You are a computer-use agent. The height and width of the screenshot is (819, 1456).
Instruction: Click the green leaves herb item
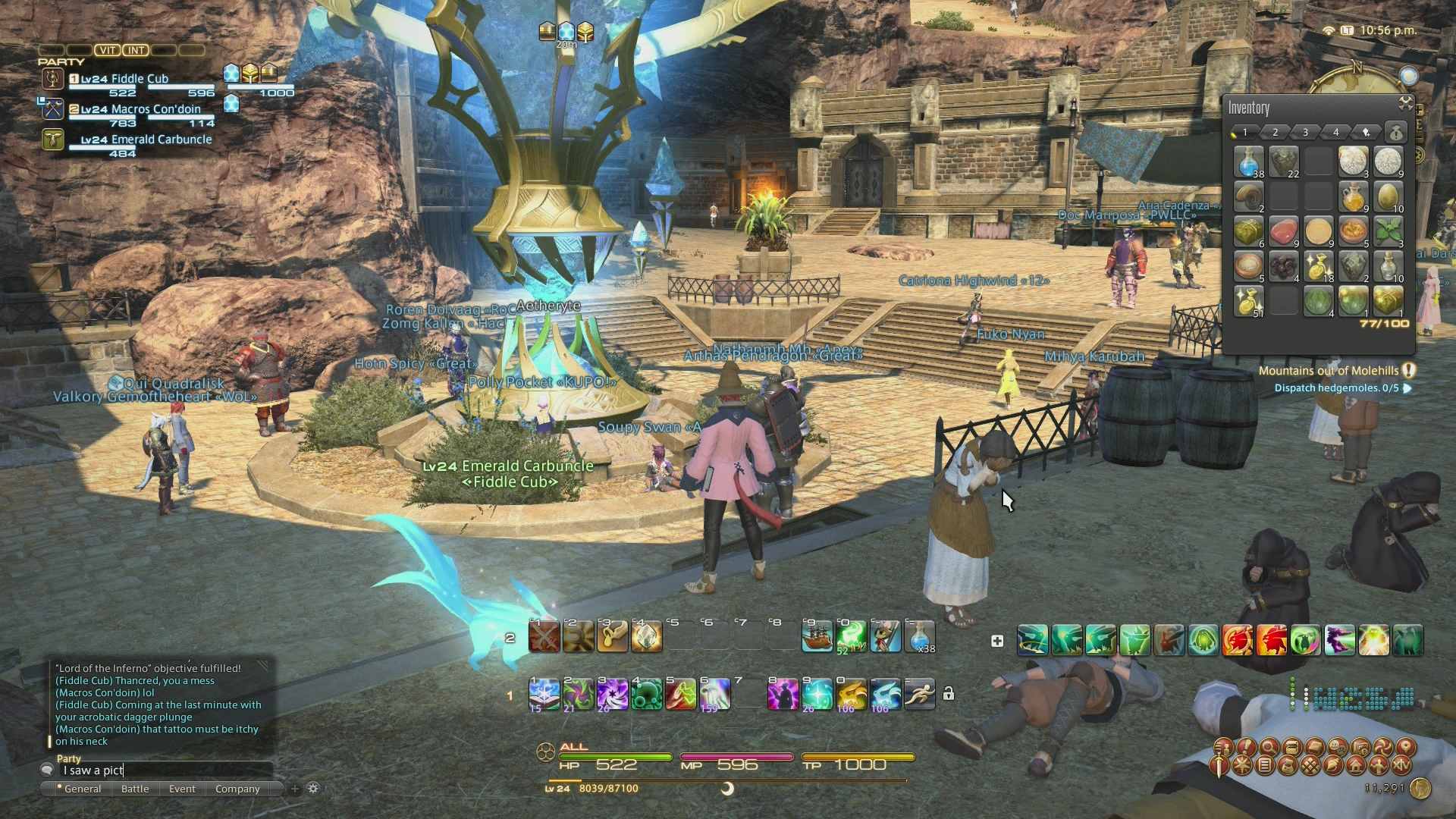(1388, 231)
